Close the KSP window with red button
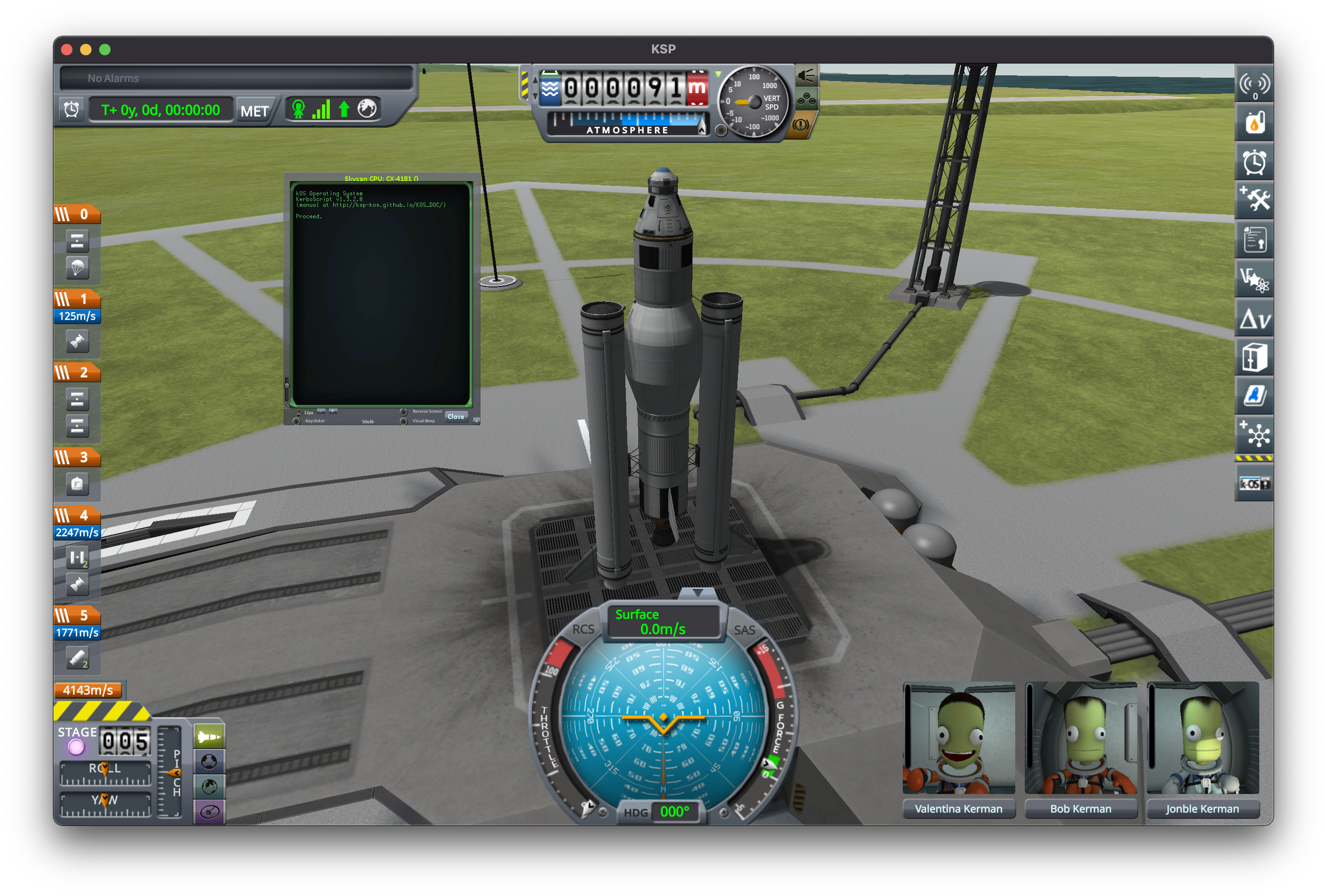 tap(67, 50)
